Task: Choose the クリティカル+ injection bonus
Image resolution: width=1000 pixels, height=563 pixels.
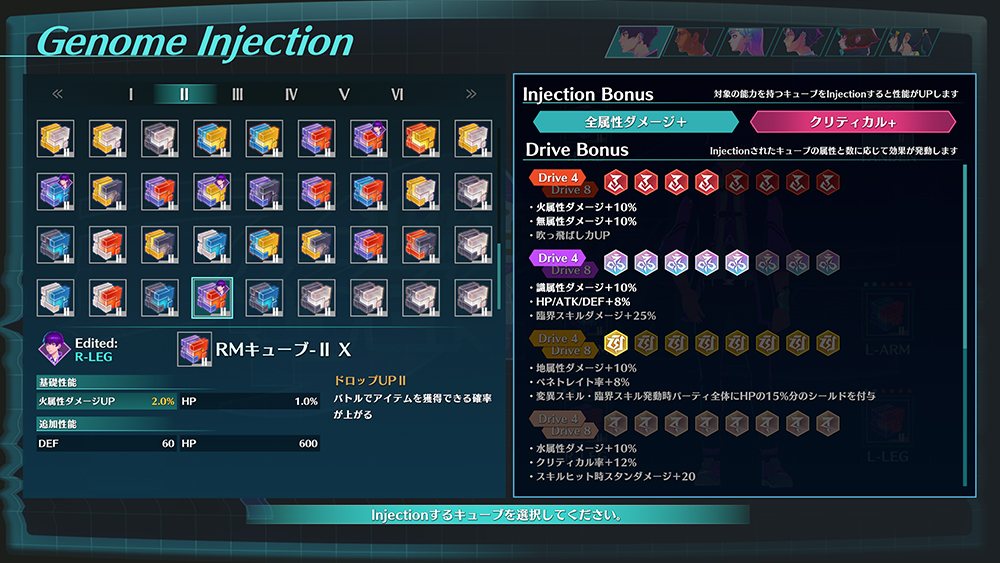Action: (853, 122)
